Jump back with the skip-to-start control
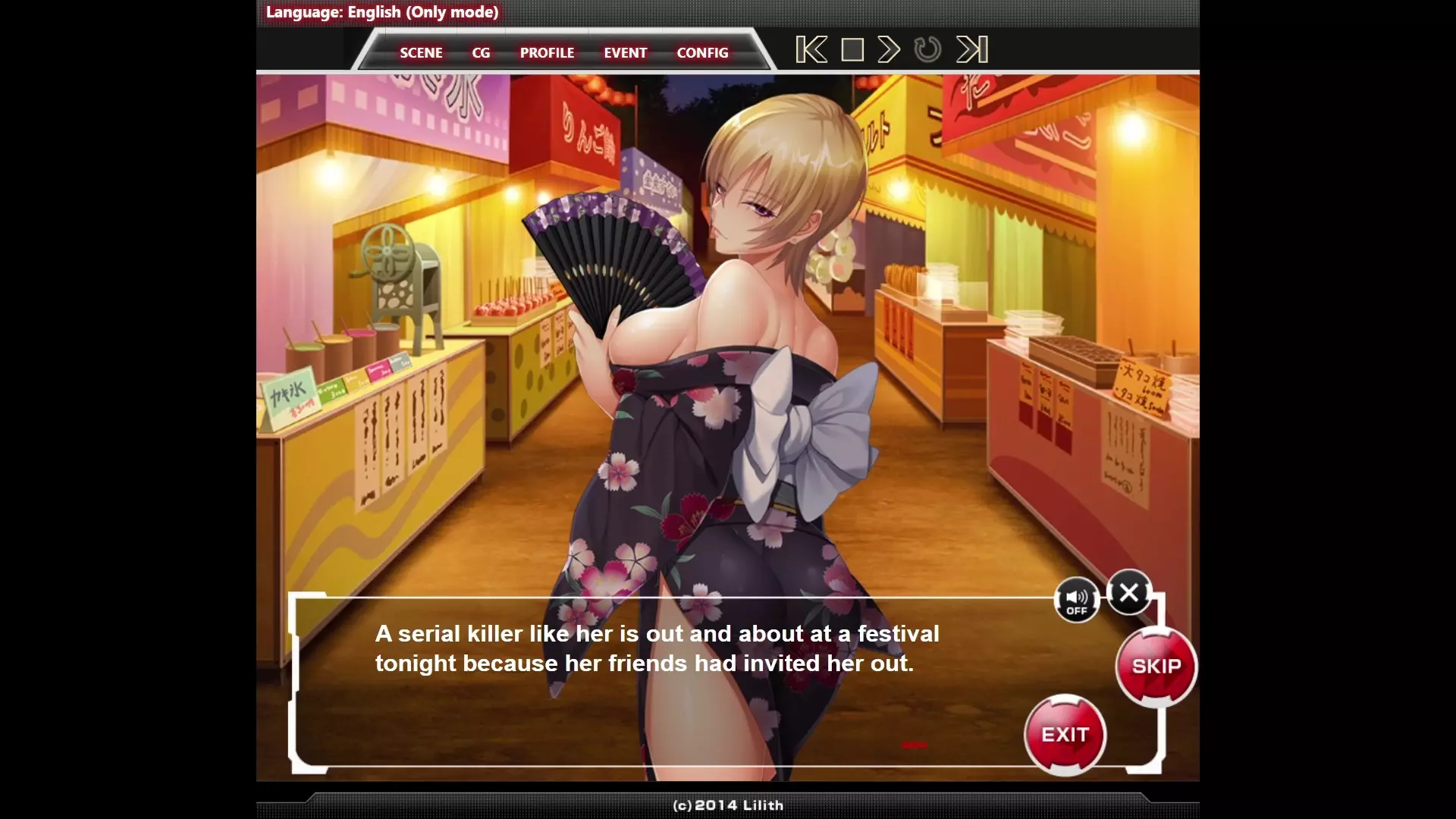The height and width of the screenshot is (819, 1456). (811, 50)
